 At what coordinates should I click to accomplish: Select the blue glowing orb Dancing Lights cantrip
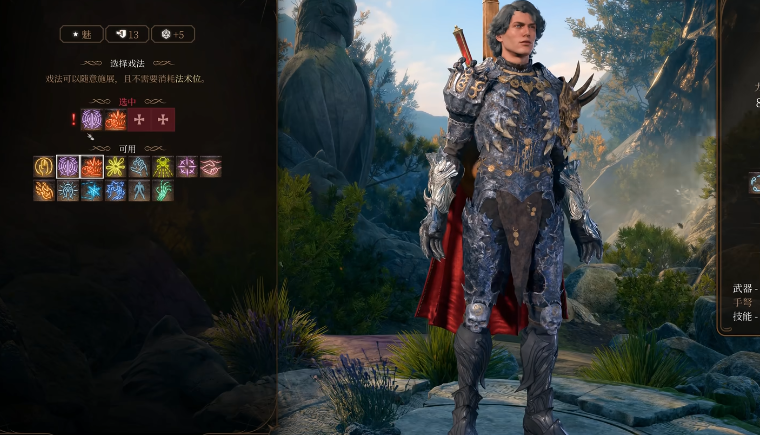pyautogui.click(x=68, y=191)
